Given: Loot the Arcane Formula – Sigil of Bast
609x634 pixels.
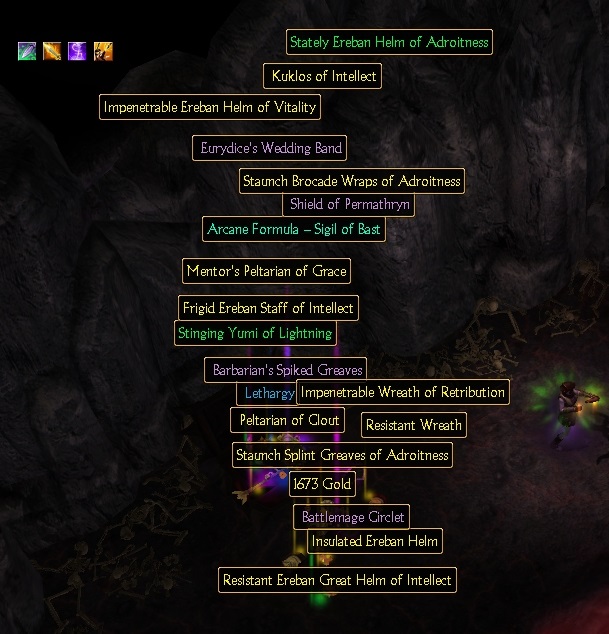Looking at the screenshot, I should 294,229.
